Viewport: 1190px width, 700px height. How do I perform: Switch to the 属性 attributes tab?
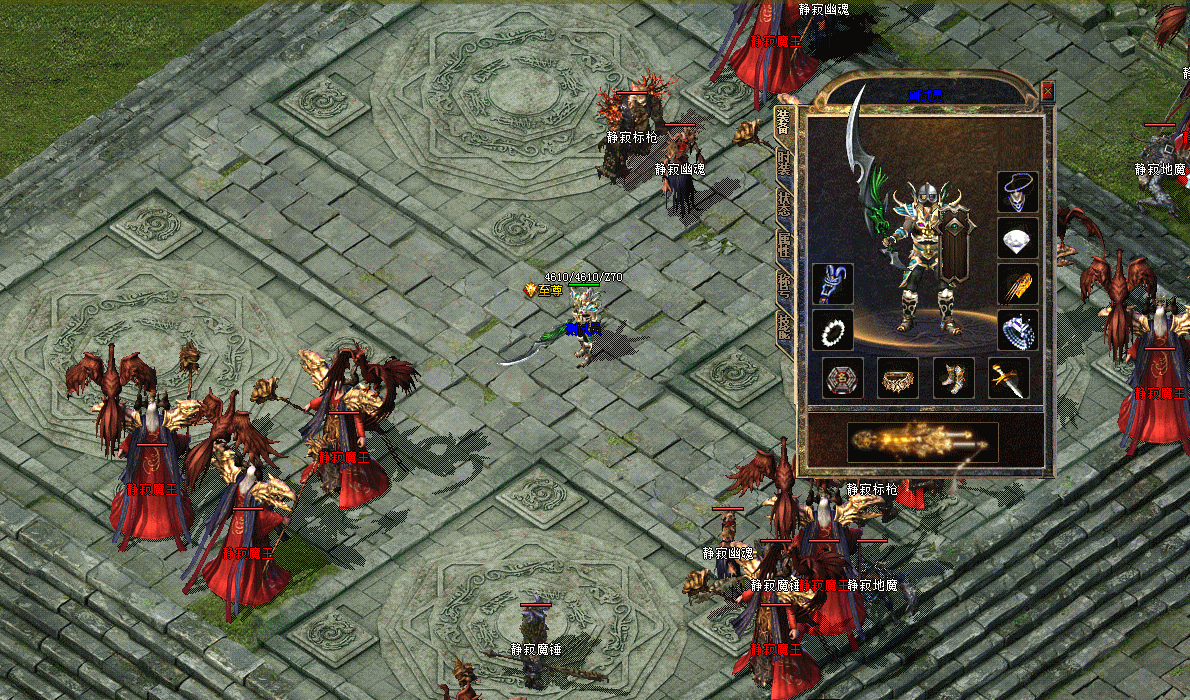pyautogui.click(x=784, y=247)
